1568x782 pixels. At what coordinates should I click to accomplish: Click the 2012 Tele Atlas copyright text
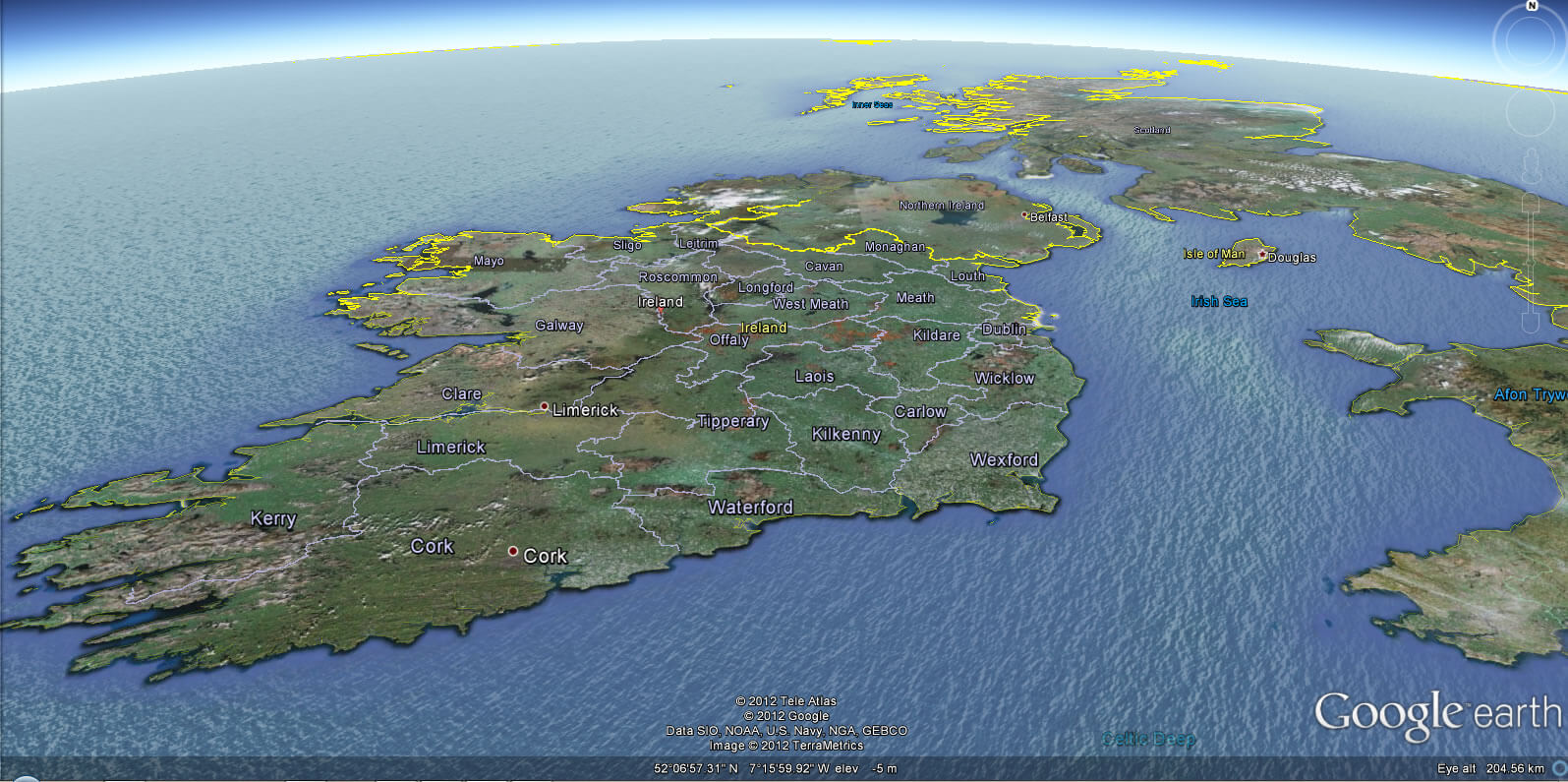(784, 702)
